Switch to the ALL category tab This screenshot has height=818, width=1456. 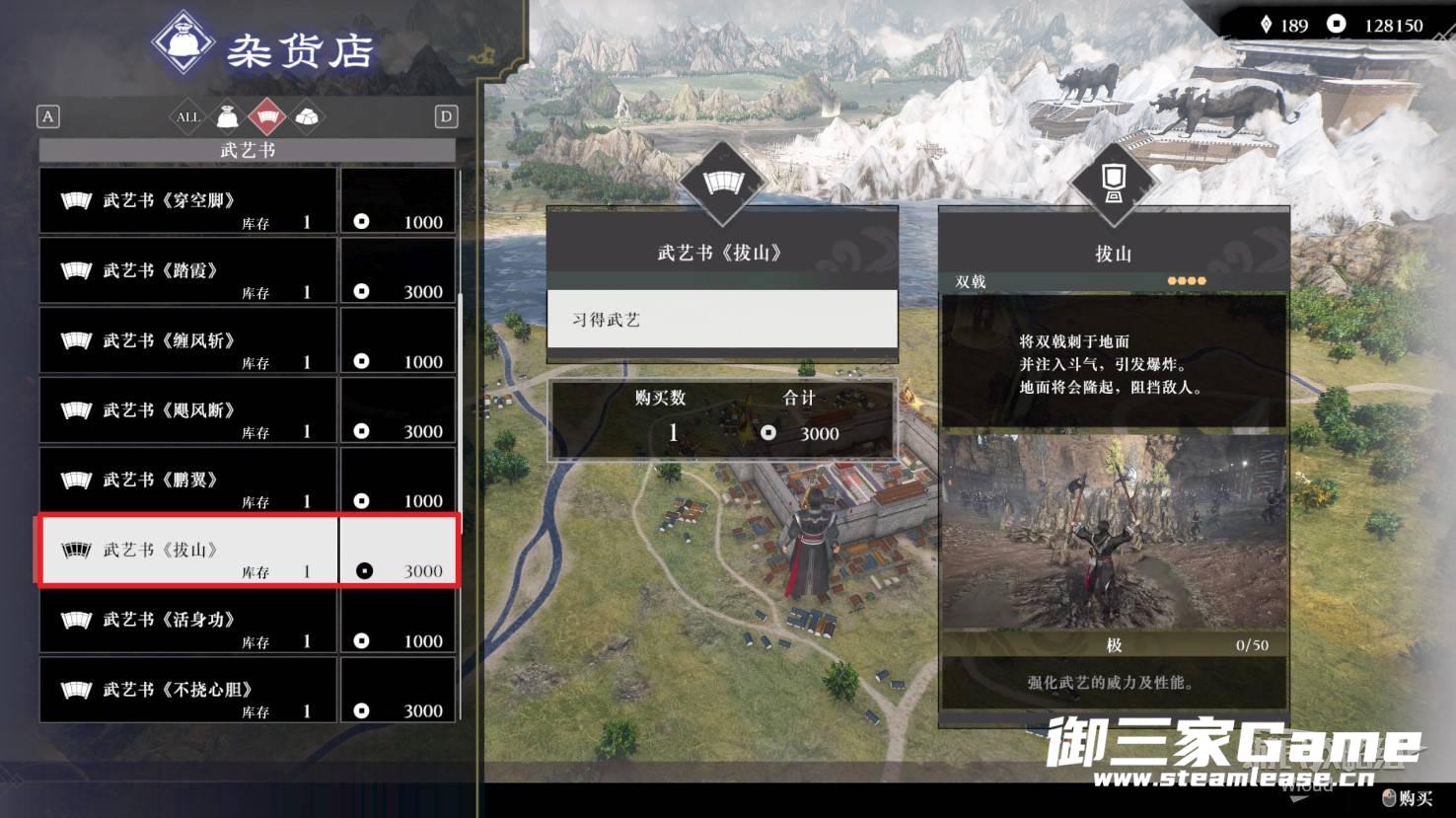187,117
